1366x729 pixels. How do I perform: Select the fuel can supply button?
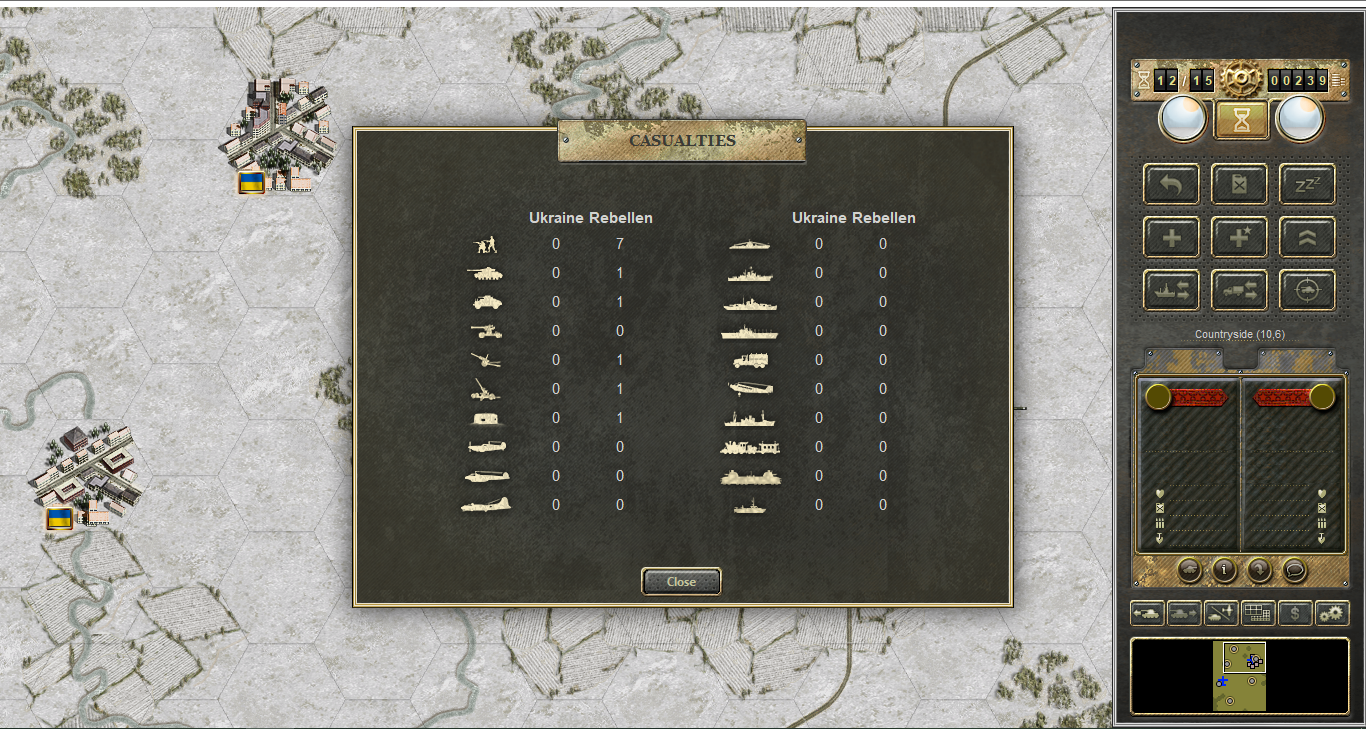point(1240,184)
